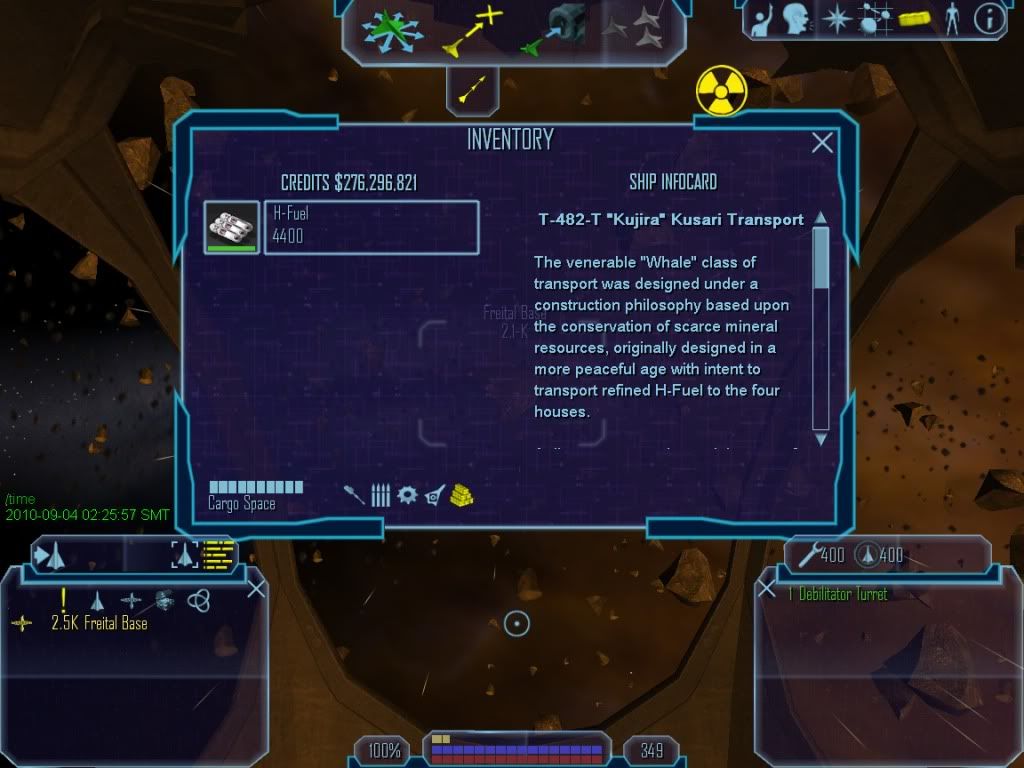The image size is (1024, 768).
Task: Open the gold bar Inventory icon
Action: pyautogui.click(x=912, y=19)
